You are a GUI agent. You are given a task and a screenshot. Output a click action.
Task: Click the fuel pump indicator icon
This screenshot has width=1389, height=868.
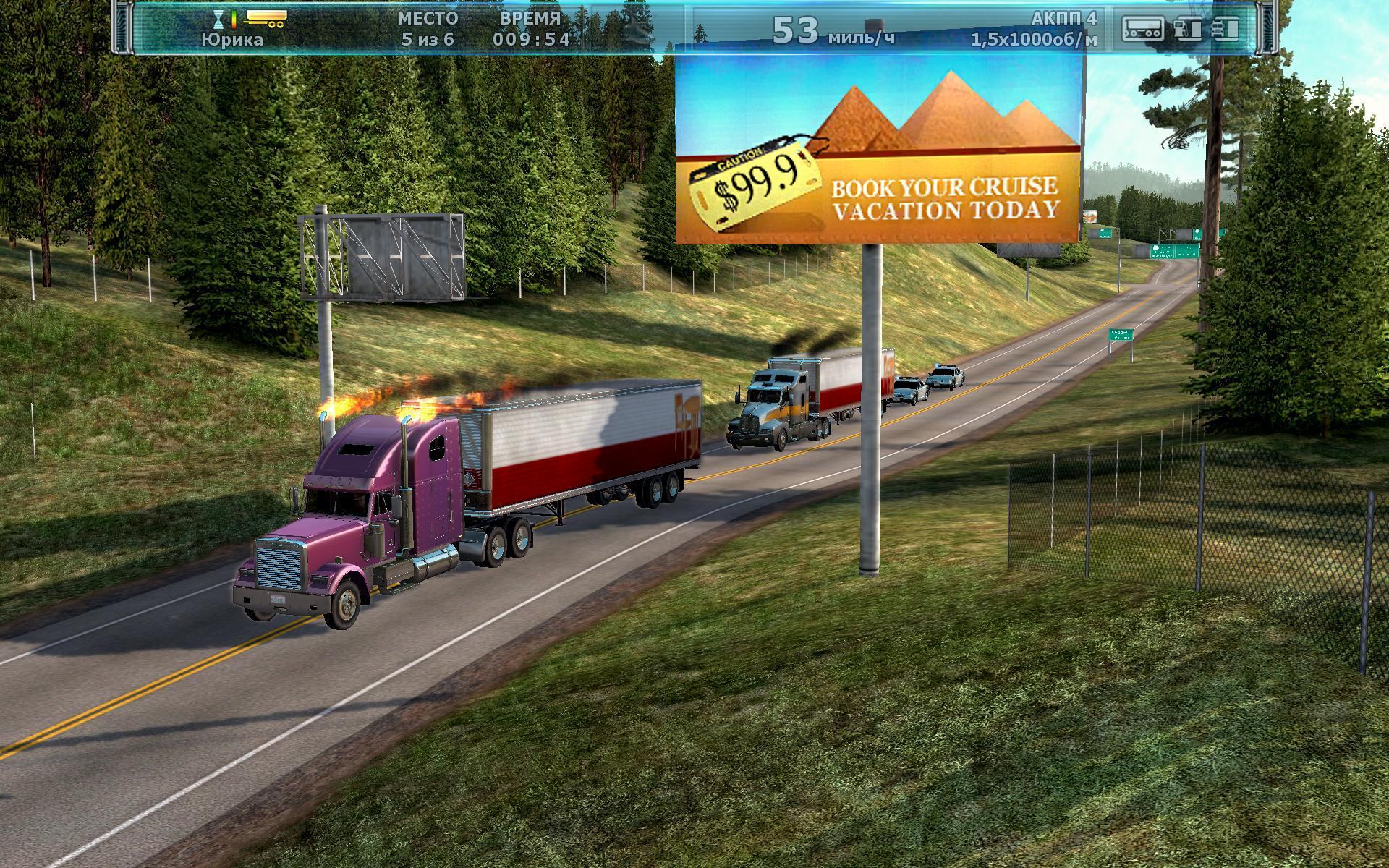point(1187,28)
